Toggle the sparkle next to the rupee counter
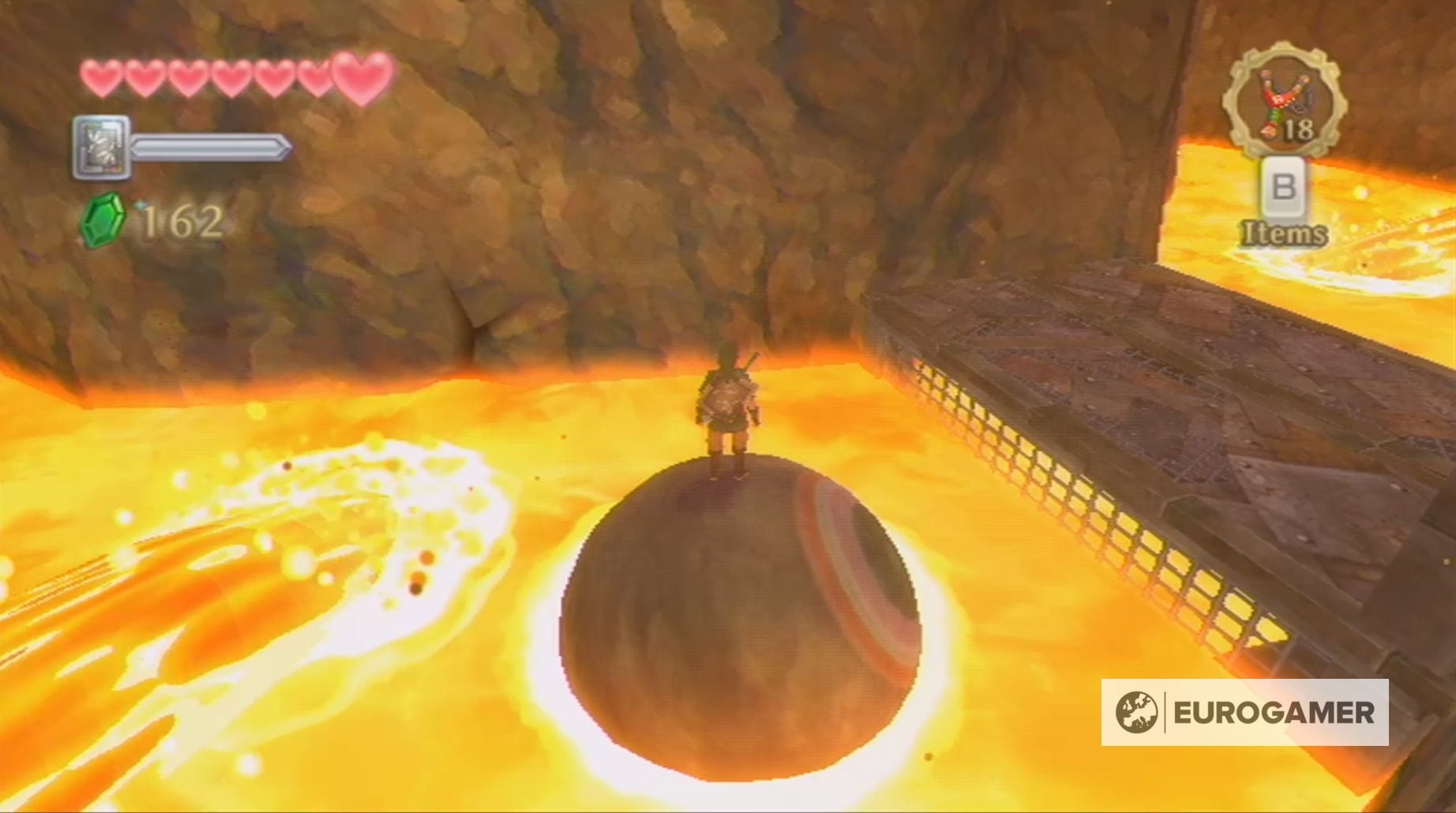 click(x=141, y=204)
